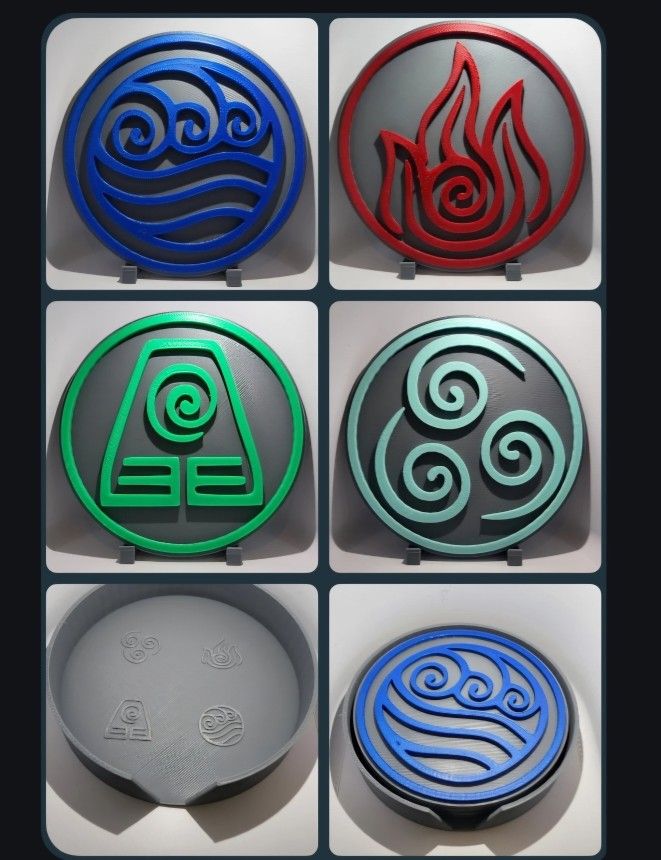Open the red fire emblem photo
Image resolution: width=661 pixels, height=860 pixels.
[465, 154]
